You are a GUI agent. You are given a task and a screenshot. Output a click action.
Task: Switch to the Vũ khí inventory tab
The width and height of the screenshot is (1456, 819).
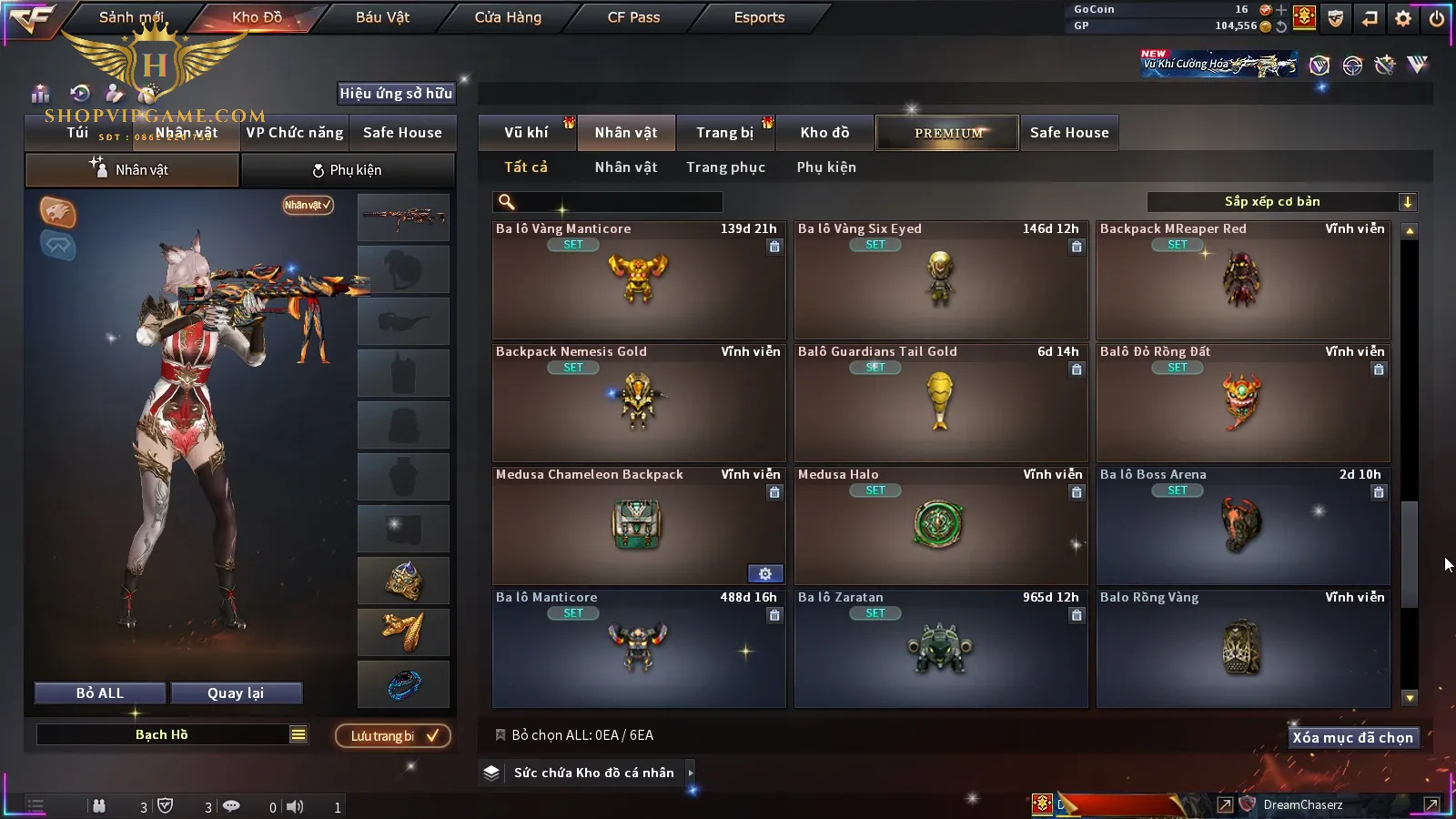[x=526, y=133]
